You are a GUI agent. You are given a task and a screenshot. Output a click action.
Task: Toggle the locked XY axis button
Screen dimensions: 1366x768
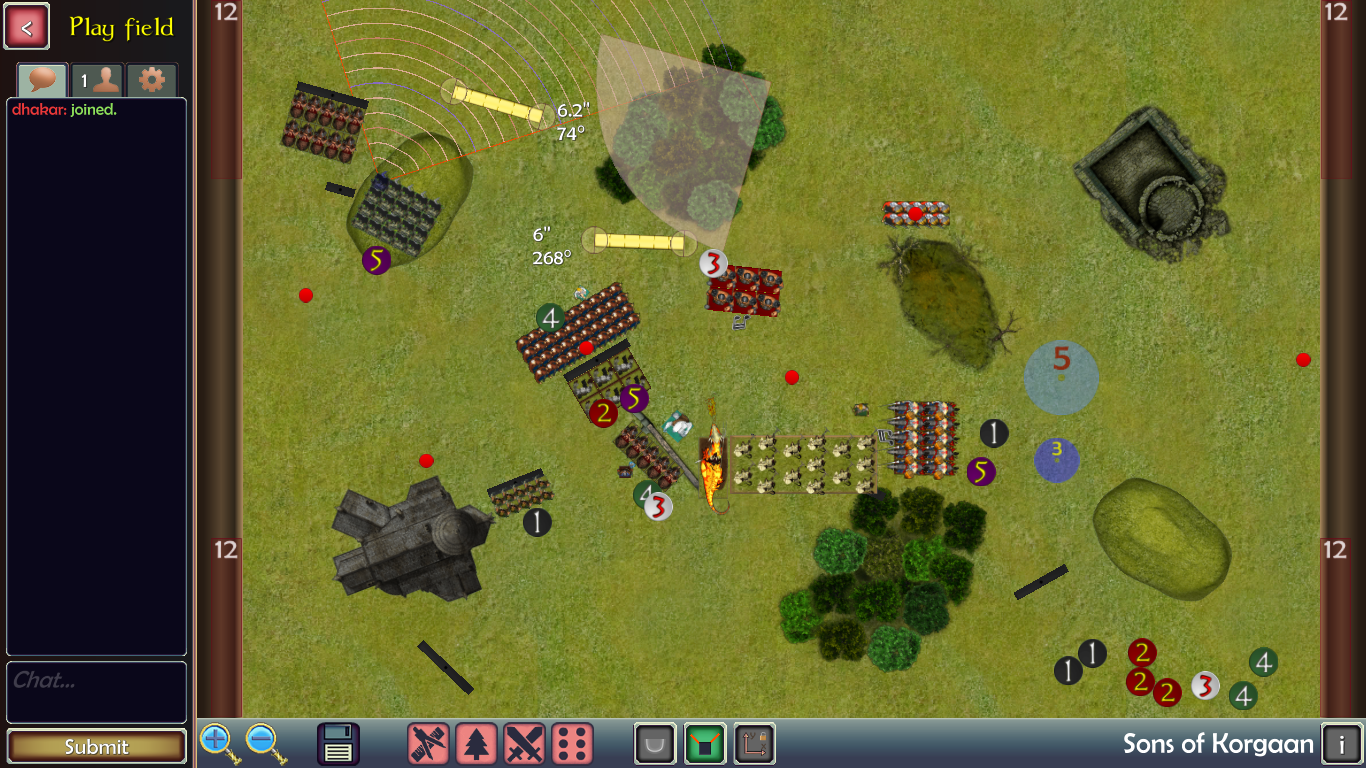pos(754,744)
